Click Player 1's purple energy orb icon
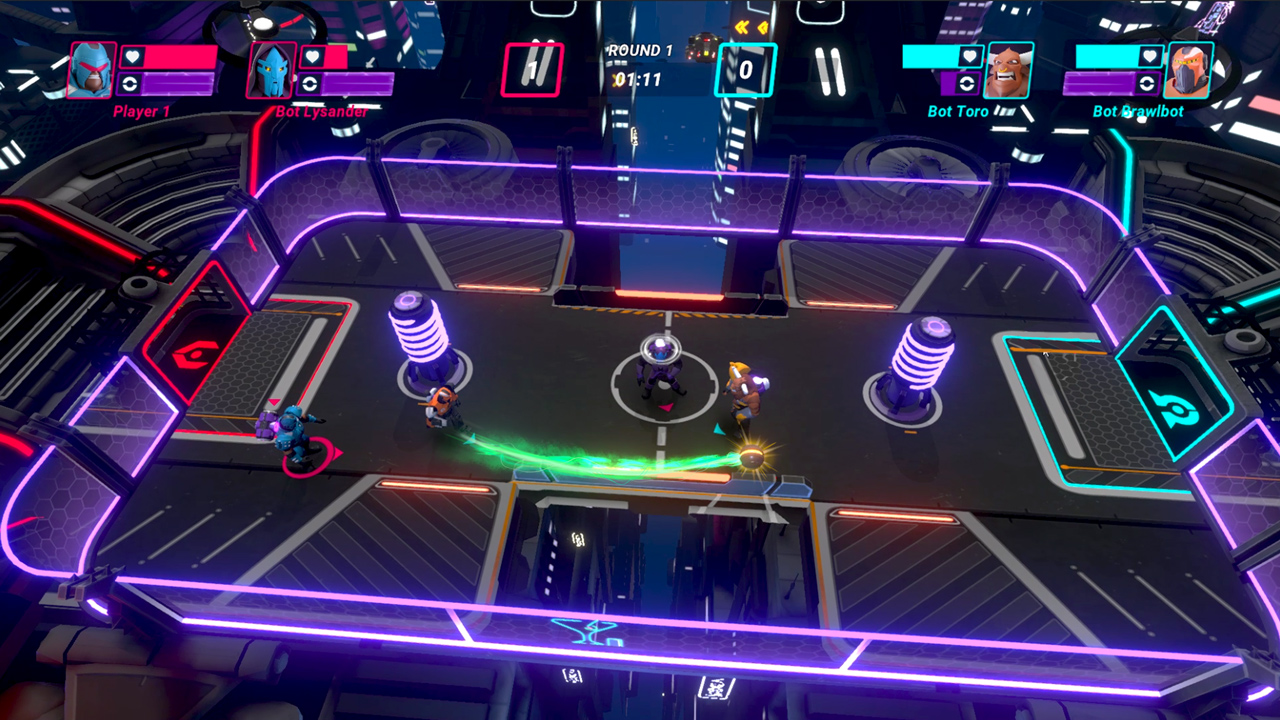Image resolution: width=1280 pixels, height=720 pixels. tap(131, 83)
